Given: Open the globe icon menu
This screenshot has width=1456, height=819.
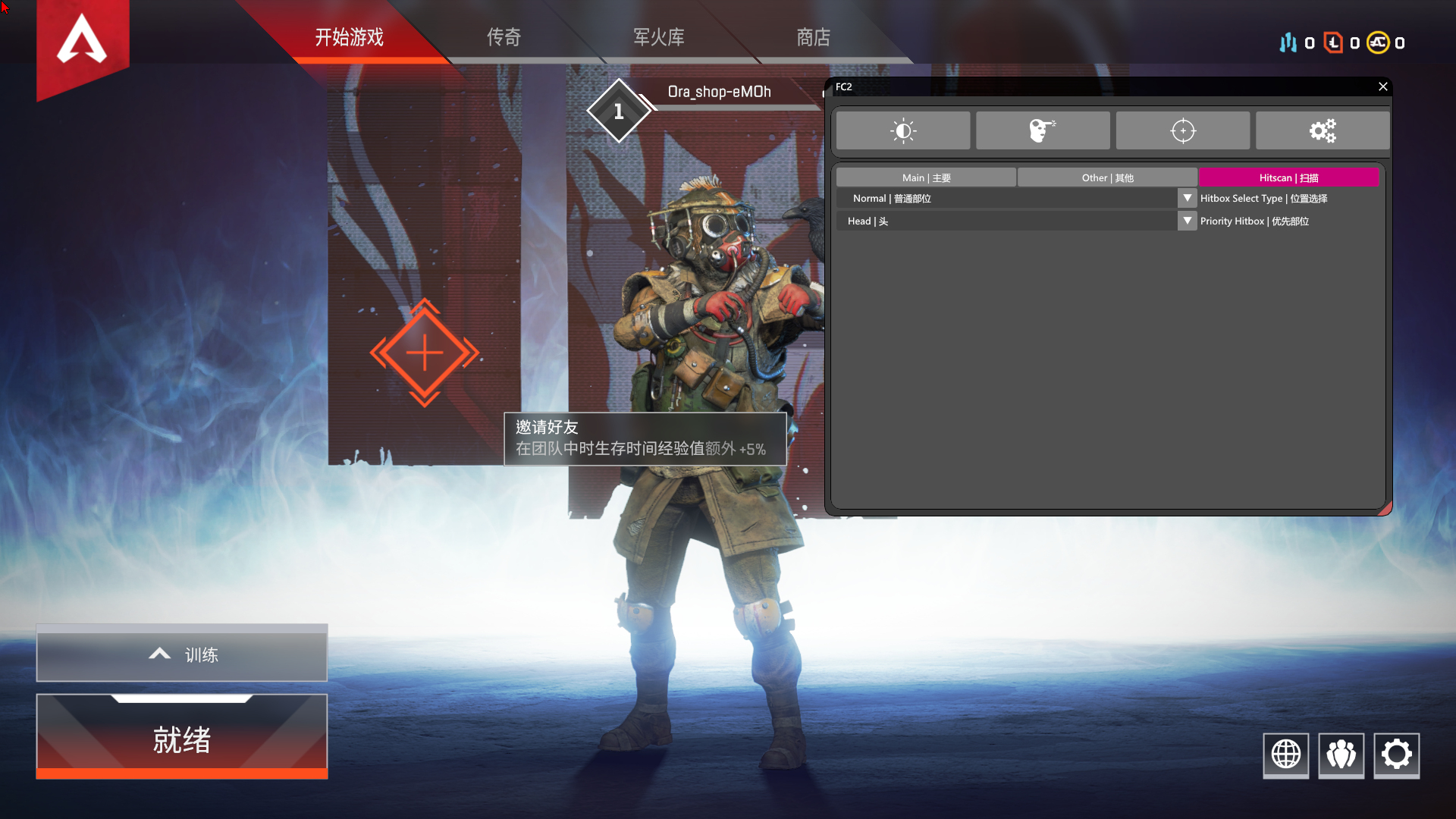Looking at the screenshot, I should click(x=1285, y=755).
